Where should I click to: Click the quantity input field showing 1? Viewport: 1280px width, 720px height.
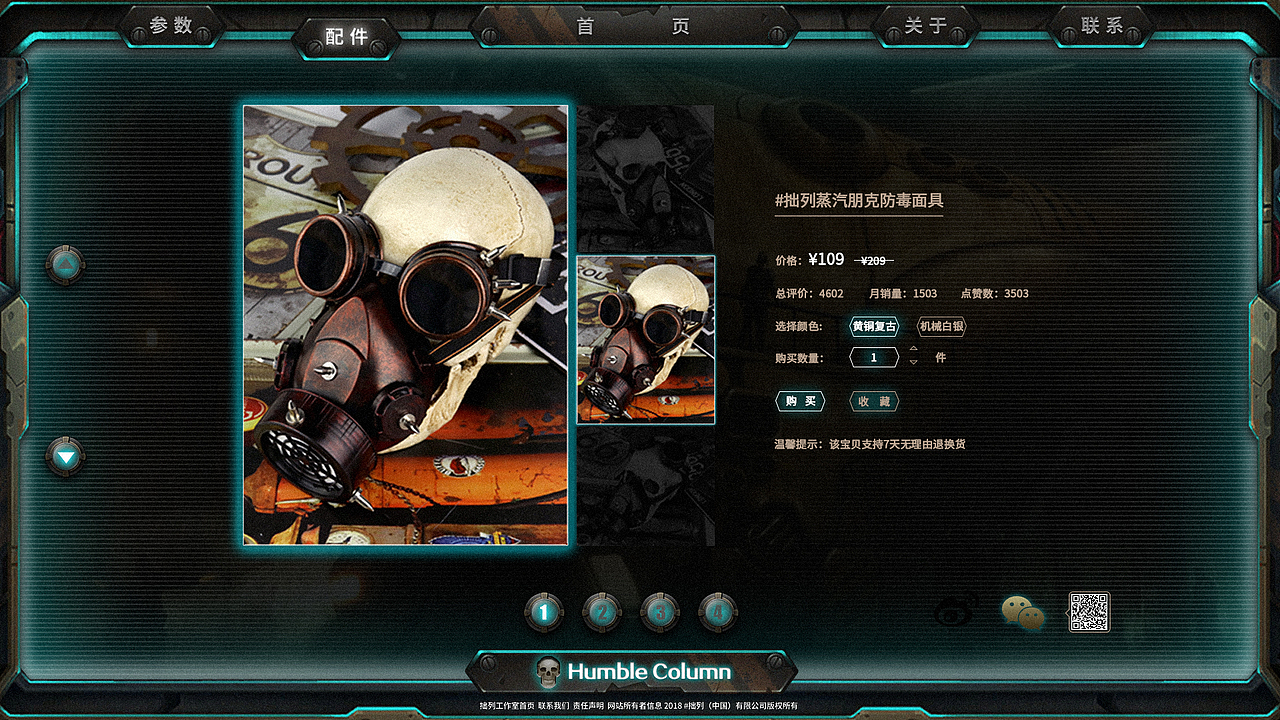[874, 357]
